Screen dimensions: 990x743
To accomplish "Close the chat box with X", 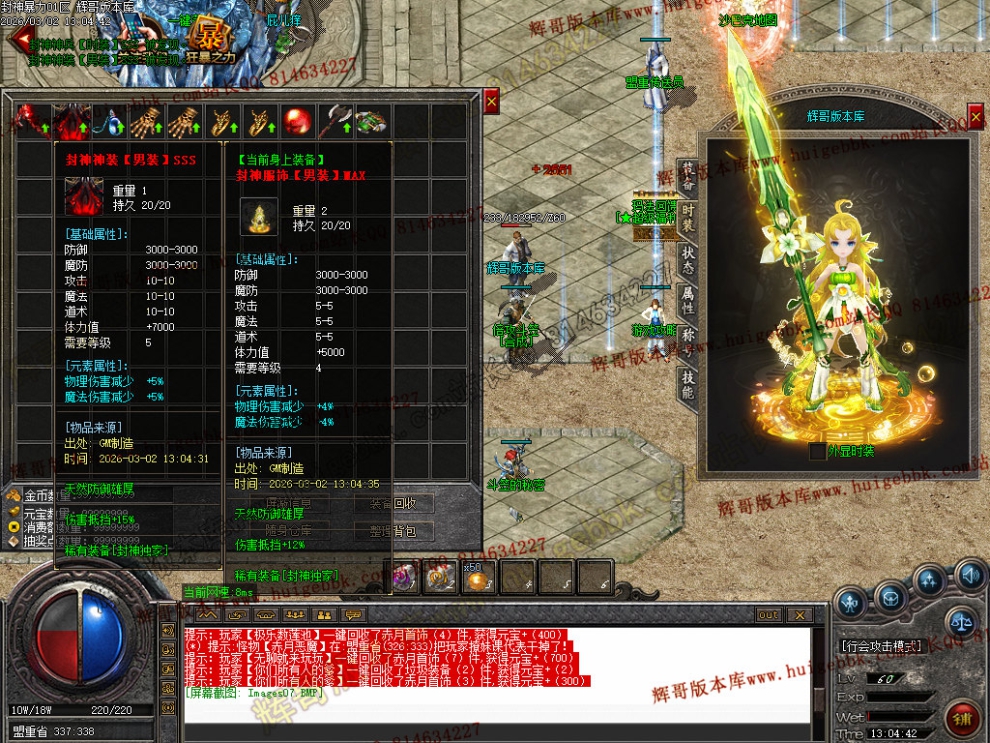I will pyautogui.click(x=802, y=615).
